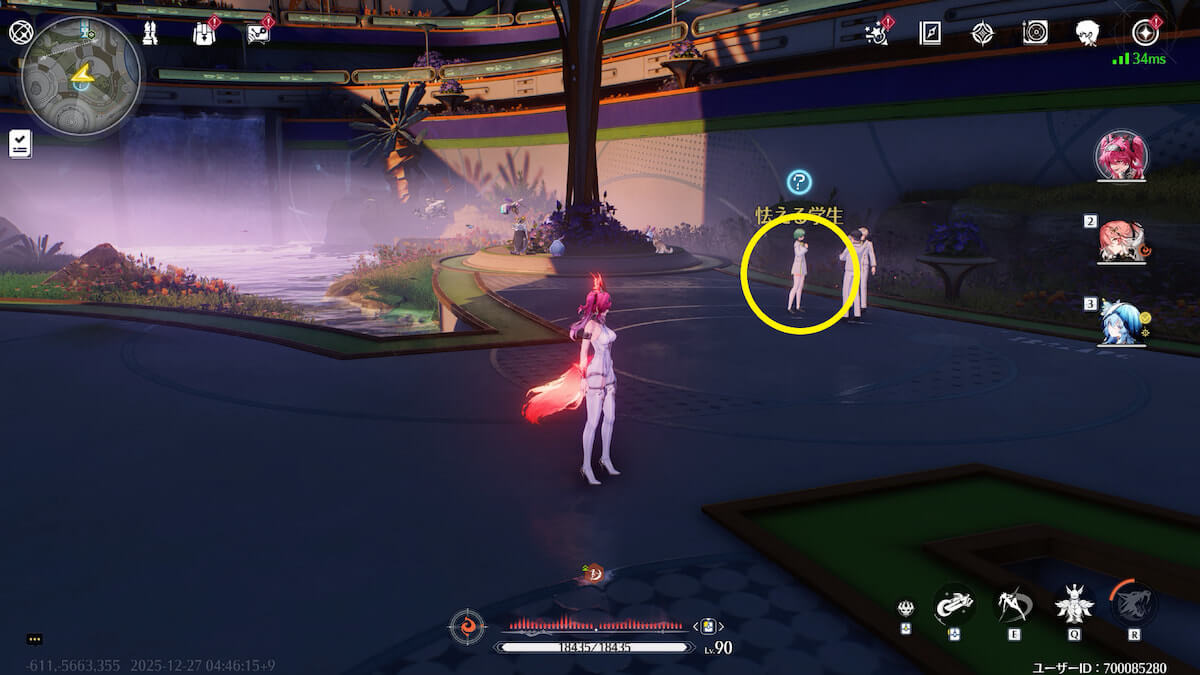Open the chat ellipsis button

(34, 639)
